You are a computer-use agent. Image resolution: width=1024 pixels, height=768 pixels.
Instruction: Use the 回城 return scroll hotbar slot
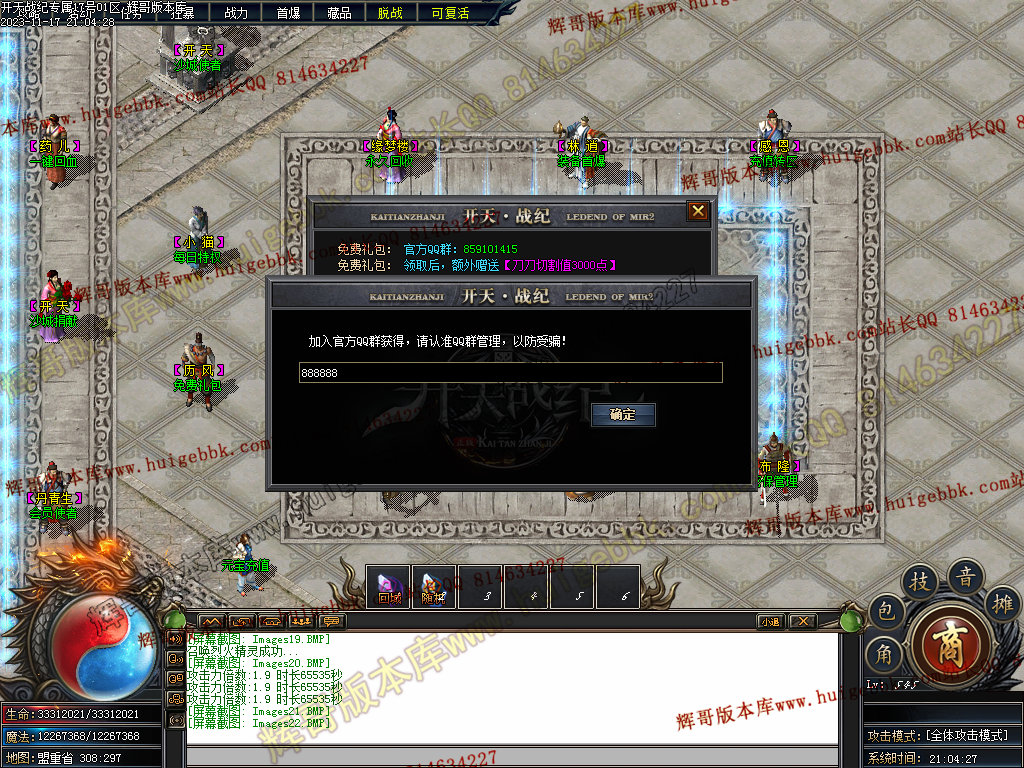pyautogui.click(x=389, y=587)
